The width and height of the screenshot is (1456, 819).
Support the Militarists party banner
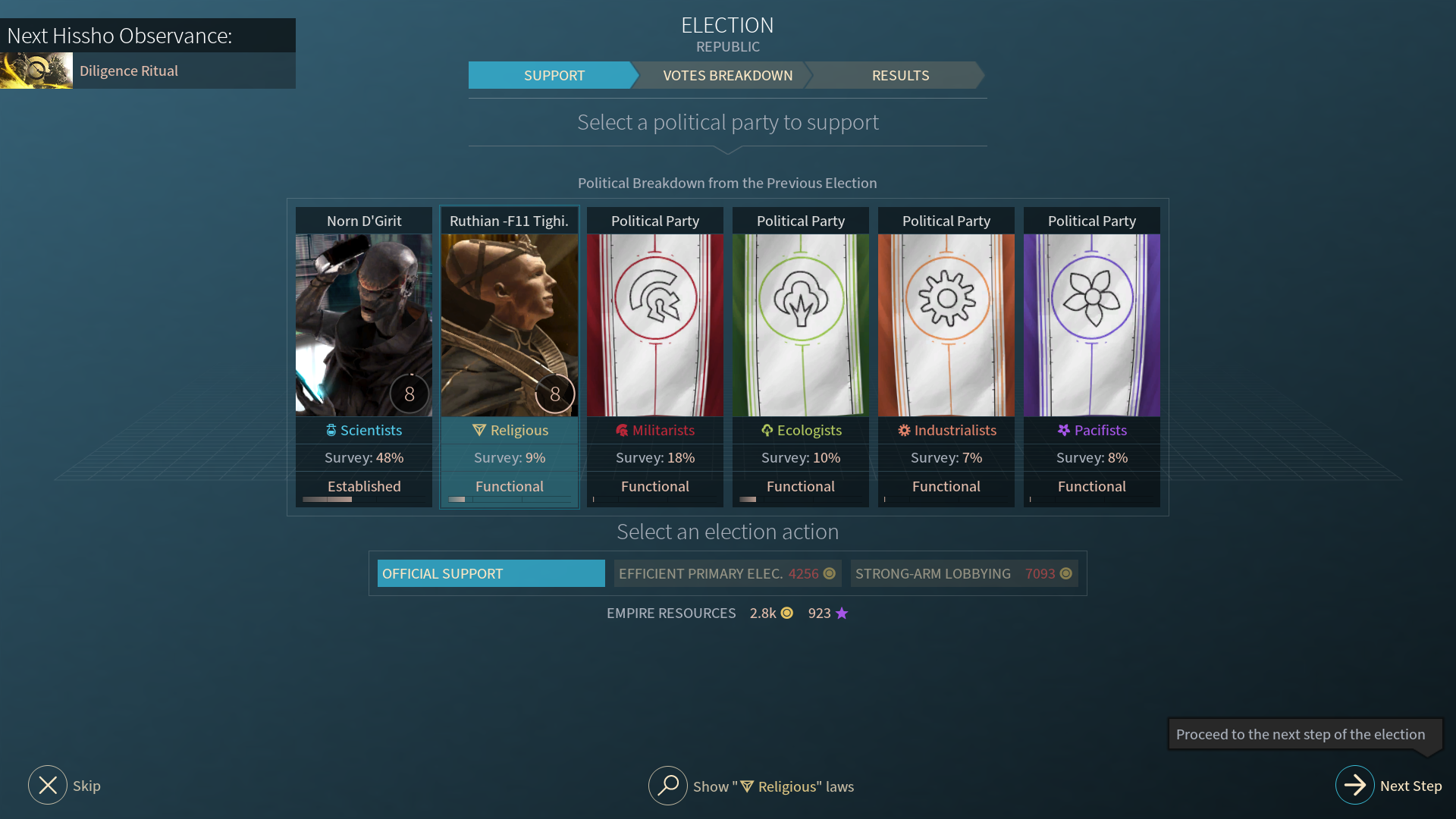(655, 326)
